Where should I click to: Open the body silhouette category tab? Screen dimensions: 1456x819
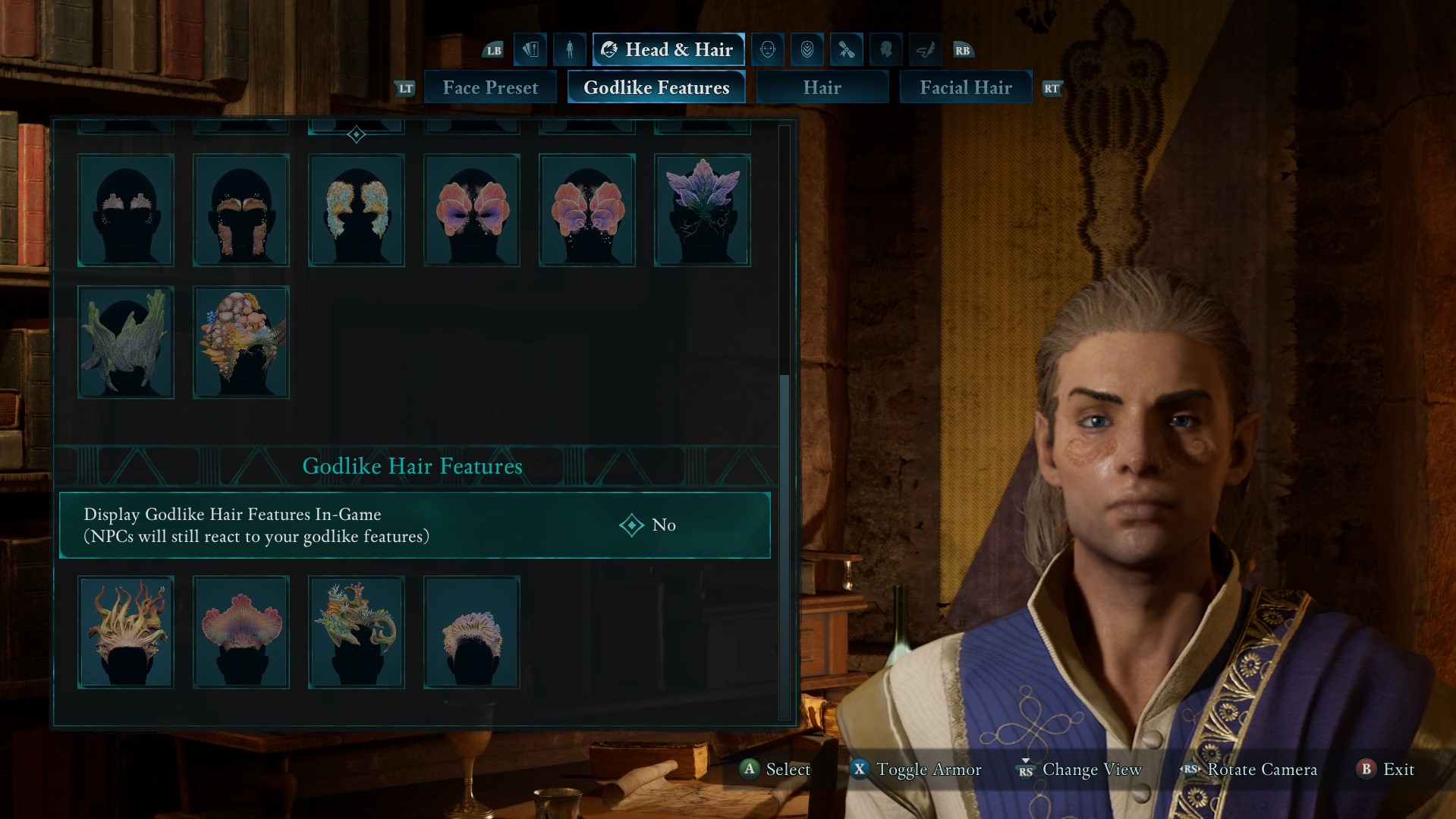(570, 50)
